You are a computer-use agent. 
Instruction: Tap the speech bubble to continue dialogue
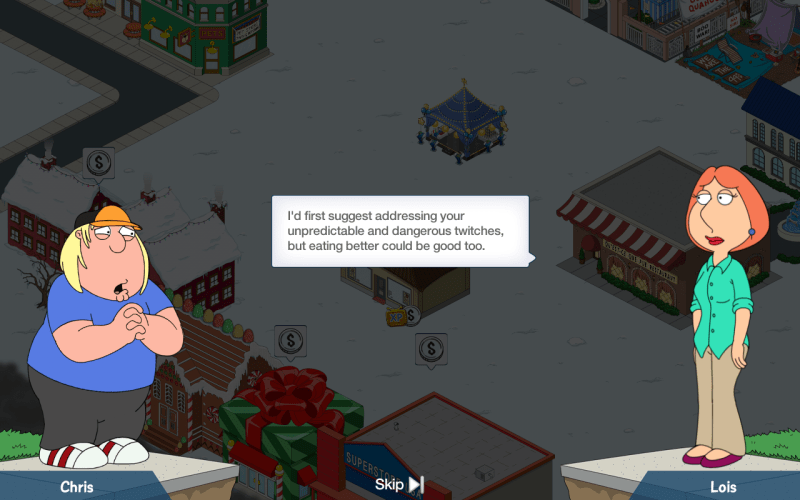coord(400,231)
